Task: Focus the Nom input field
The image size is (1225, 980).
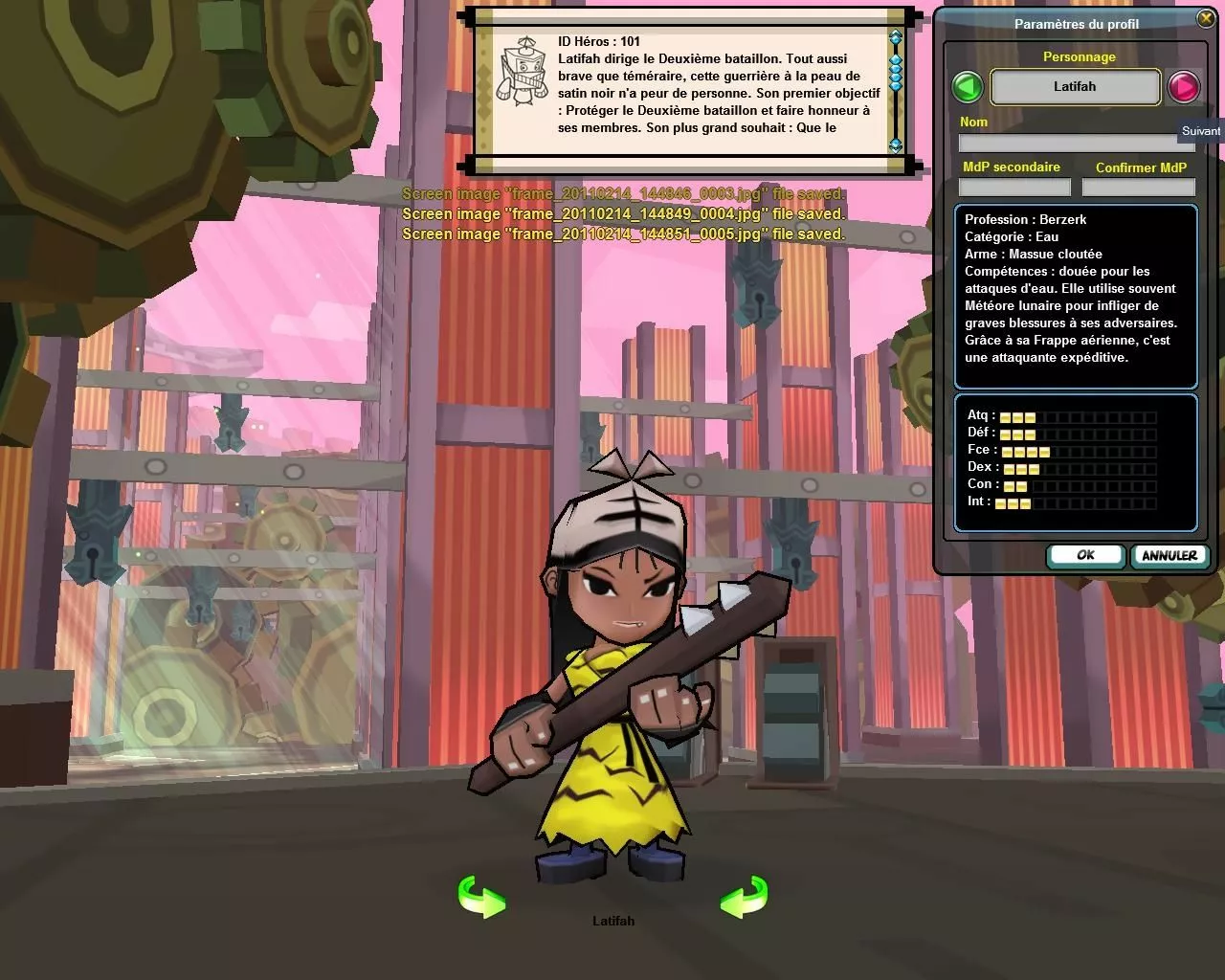Action: (1076, 143)
